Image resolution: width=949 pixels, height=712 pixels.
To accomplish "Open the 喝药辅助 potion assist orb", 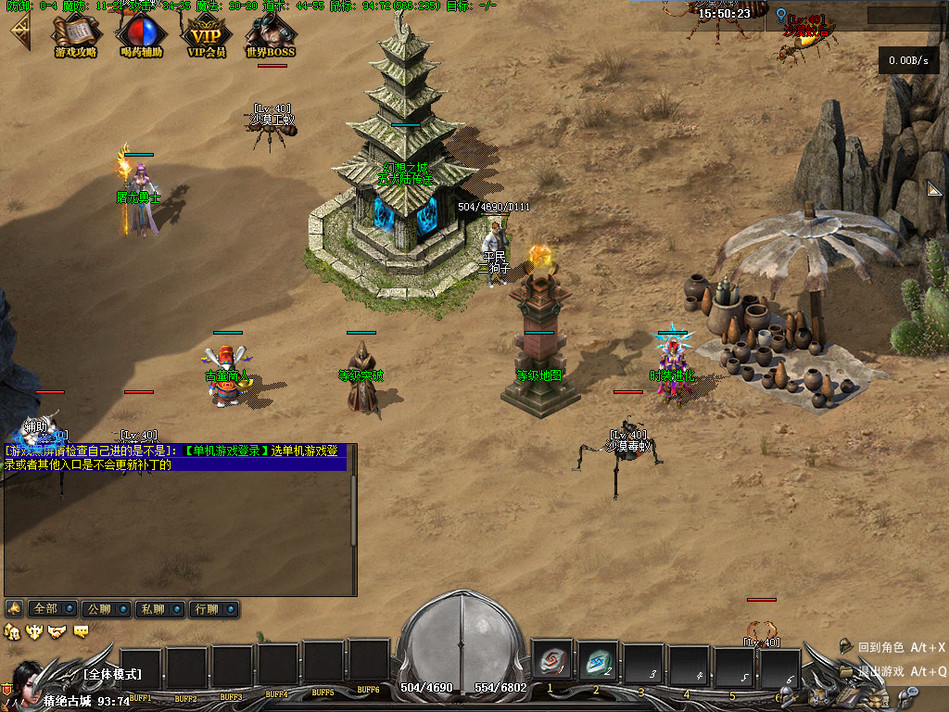I will pyautogui.click(x=140, y=33).
